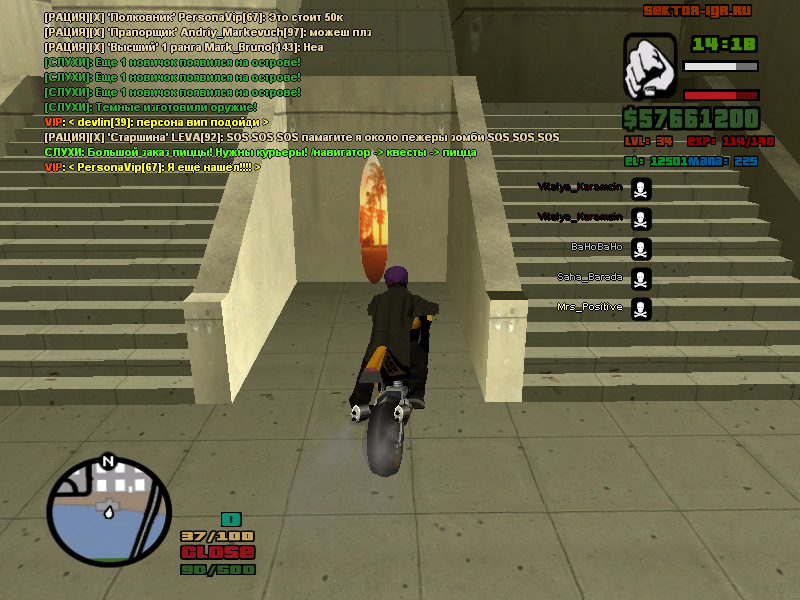Select Andriy_Markevuch[97]'s radio chat message
The image size is (800, 600).
tap(214, 32)
